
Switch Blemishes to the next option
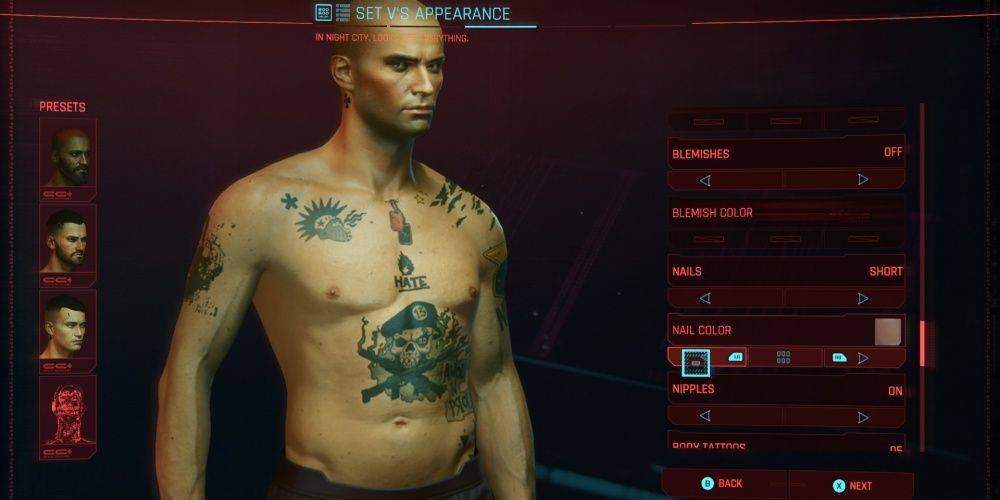click(863, 181)
